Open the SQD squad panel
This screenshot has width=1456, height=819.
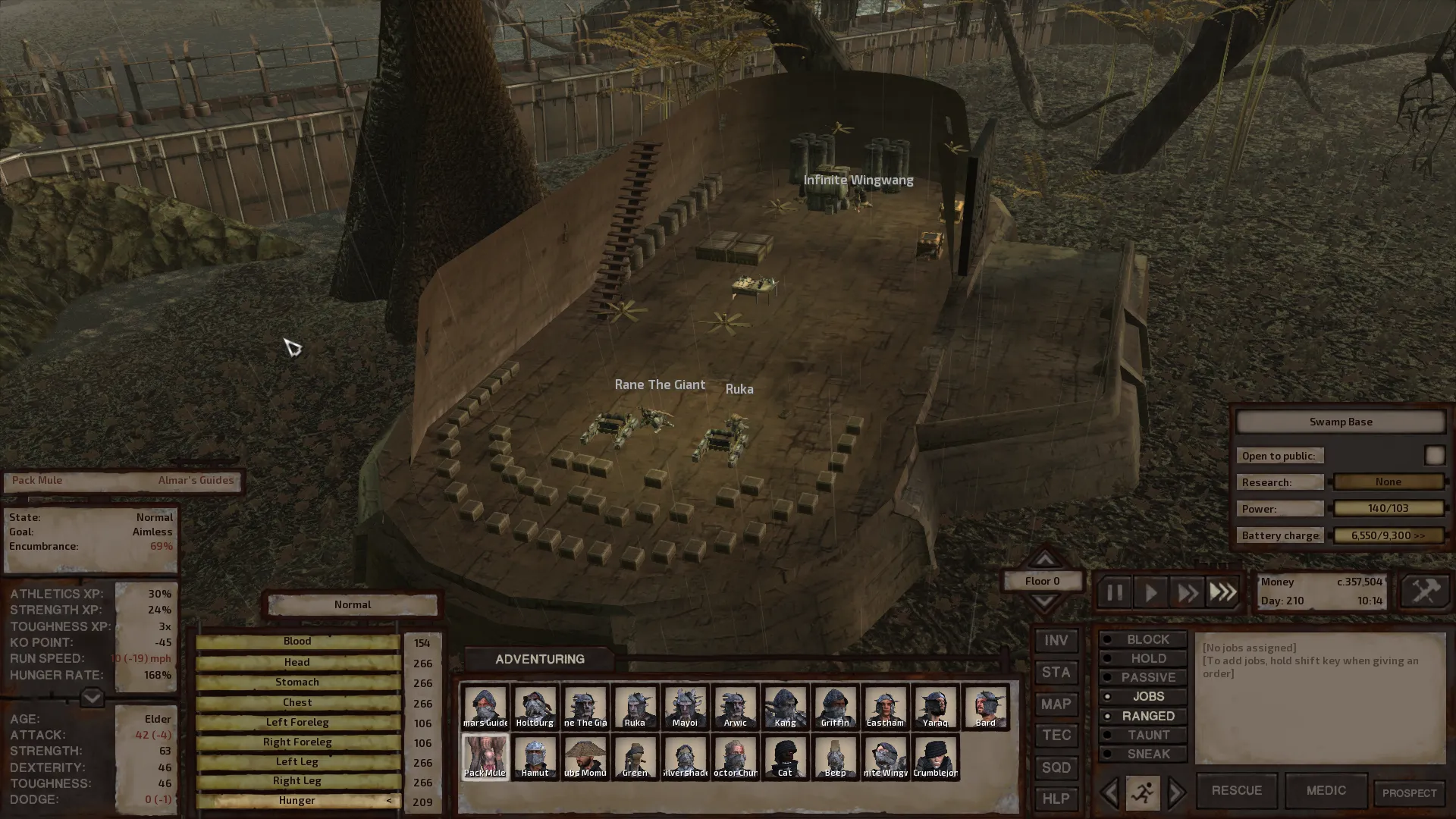tap(1056, 767)
